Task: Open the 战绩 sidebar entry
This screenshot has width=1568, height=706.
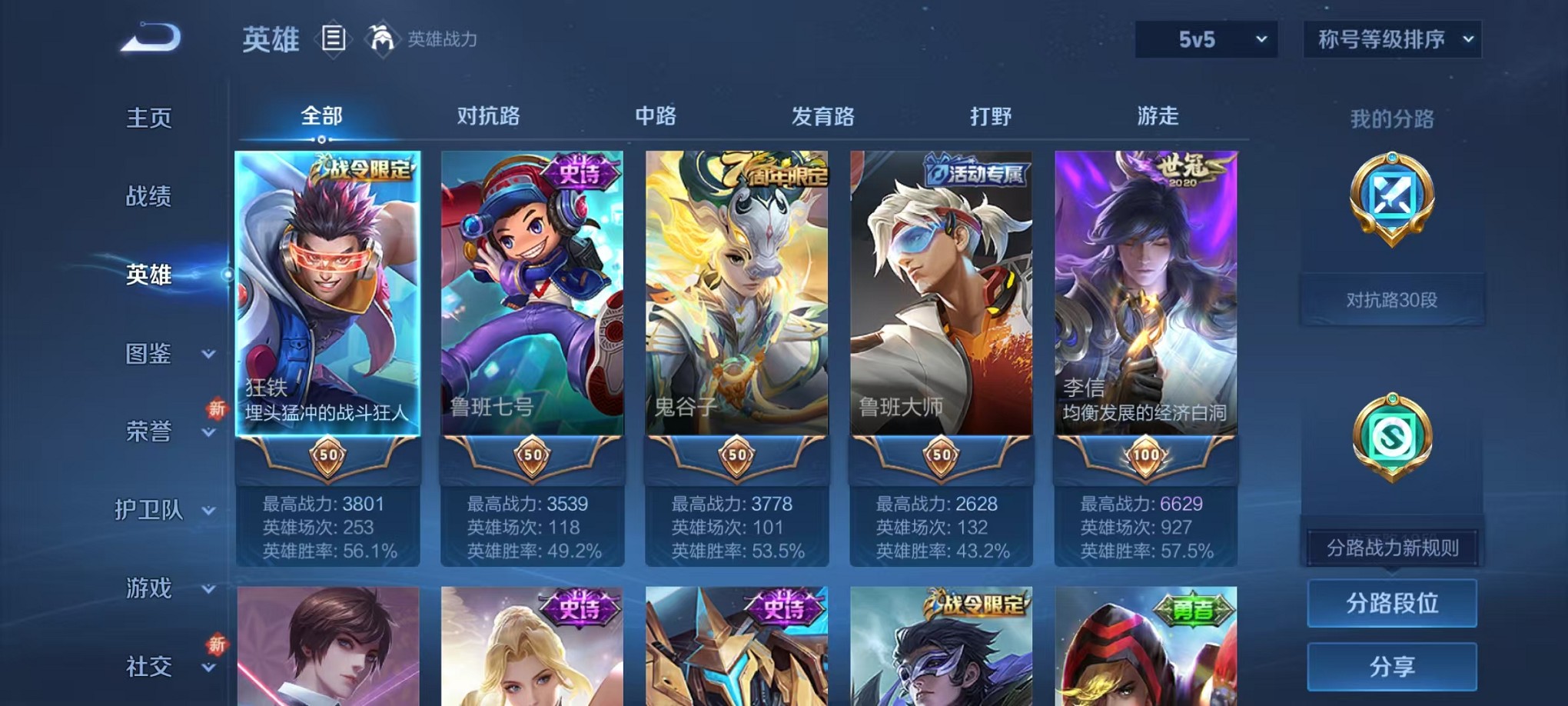Action: pos(150,196)
